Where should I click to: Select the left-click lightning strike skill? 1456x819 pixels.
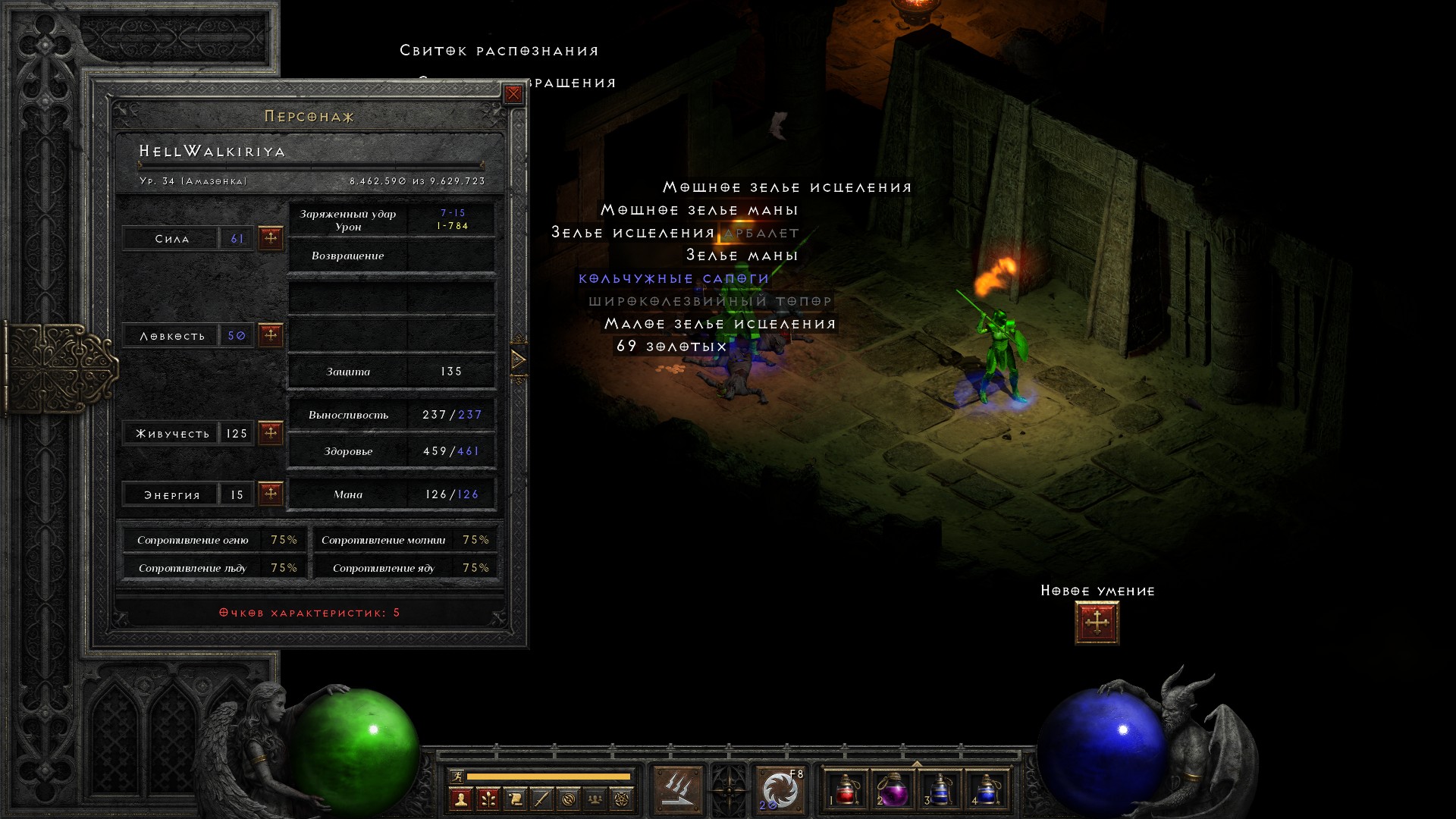[677, 790]
